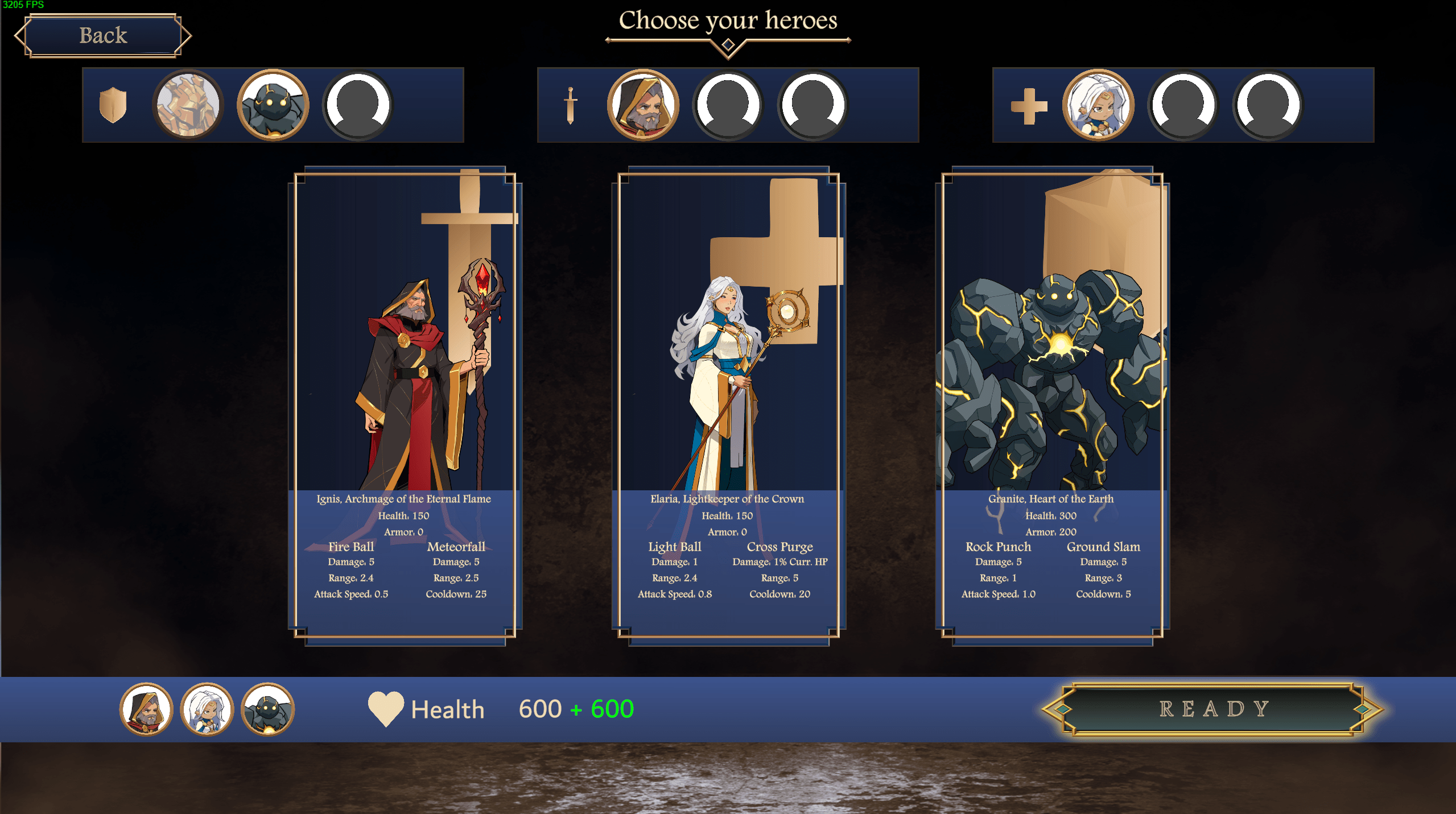Viewport: 1456px width, 814px height.
Task: Choose the dark rock golem portrait in tank row
Action: [273, 105]
